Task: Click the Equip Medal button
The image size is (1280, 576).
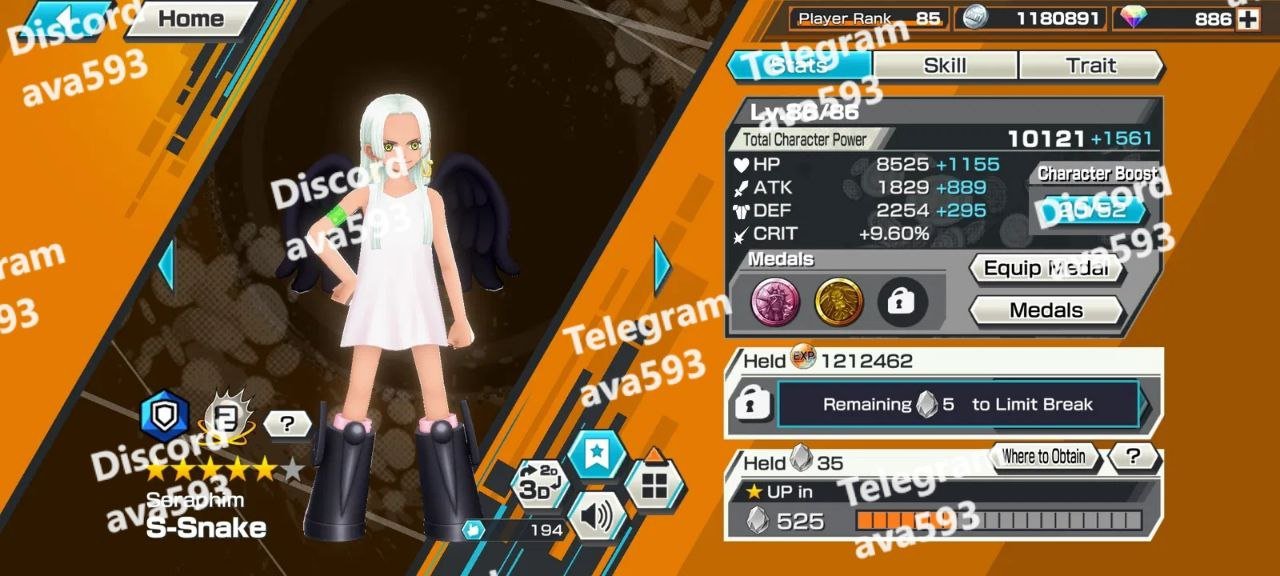Action: pos(1046,268)
